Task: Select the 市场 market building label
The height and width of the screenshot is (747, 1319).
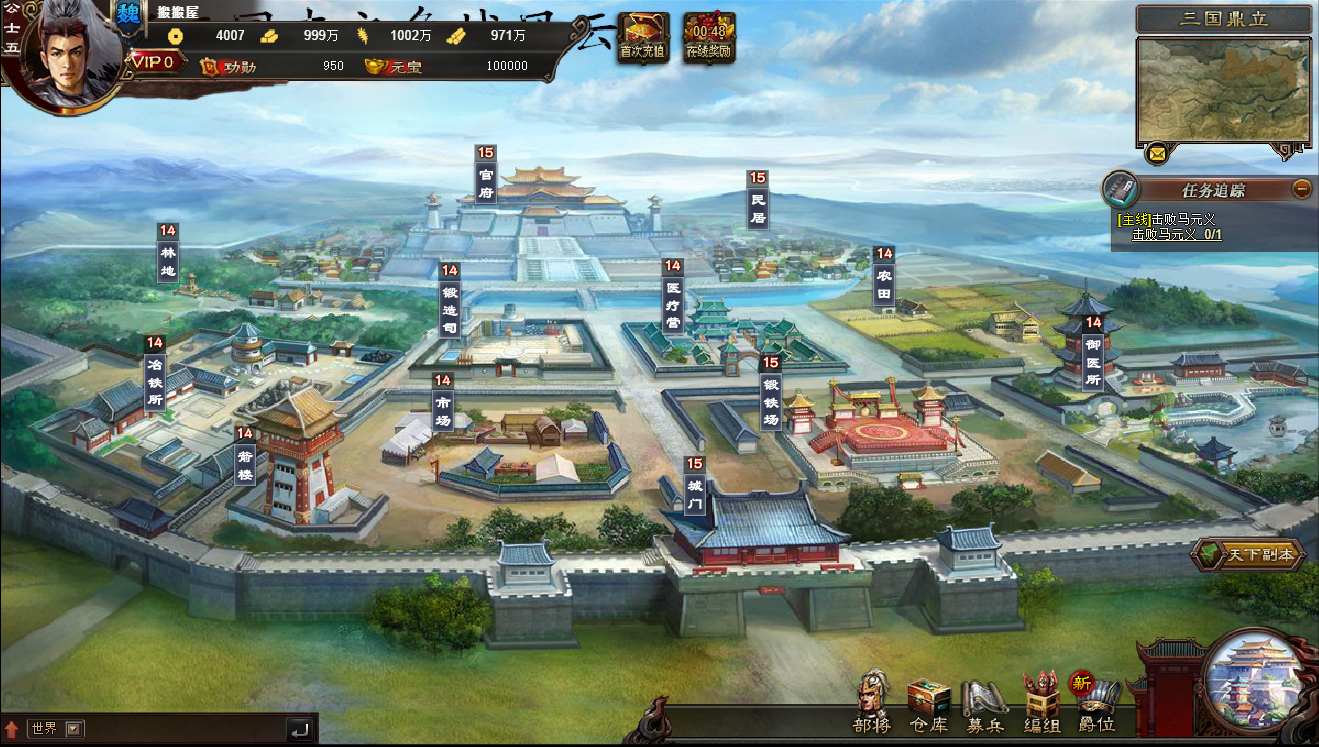Action: (443, 407)
